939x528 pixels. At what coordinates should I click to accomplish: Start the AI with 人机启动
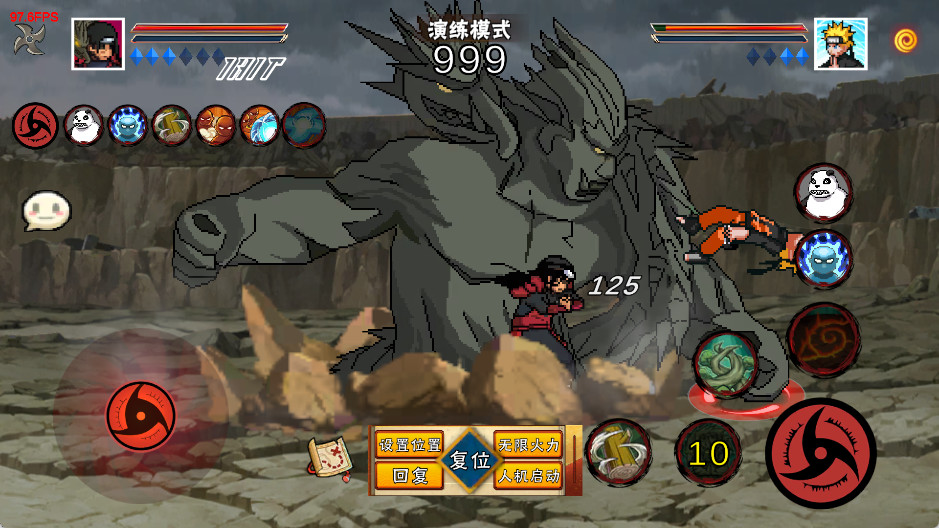[x=528, y=476]
